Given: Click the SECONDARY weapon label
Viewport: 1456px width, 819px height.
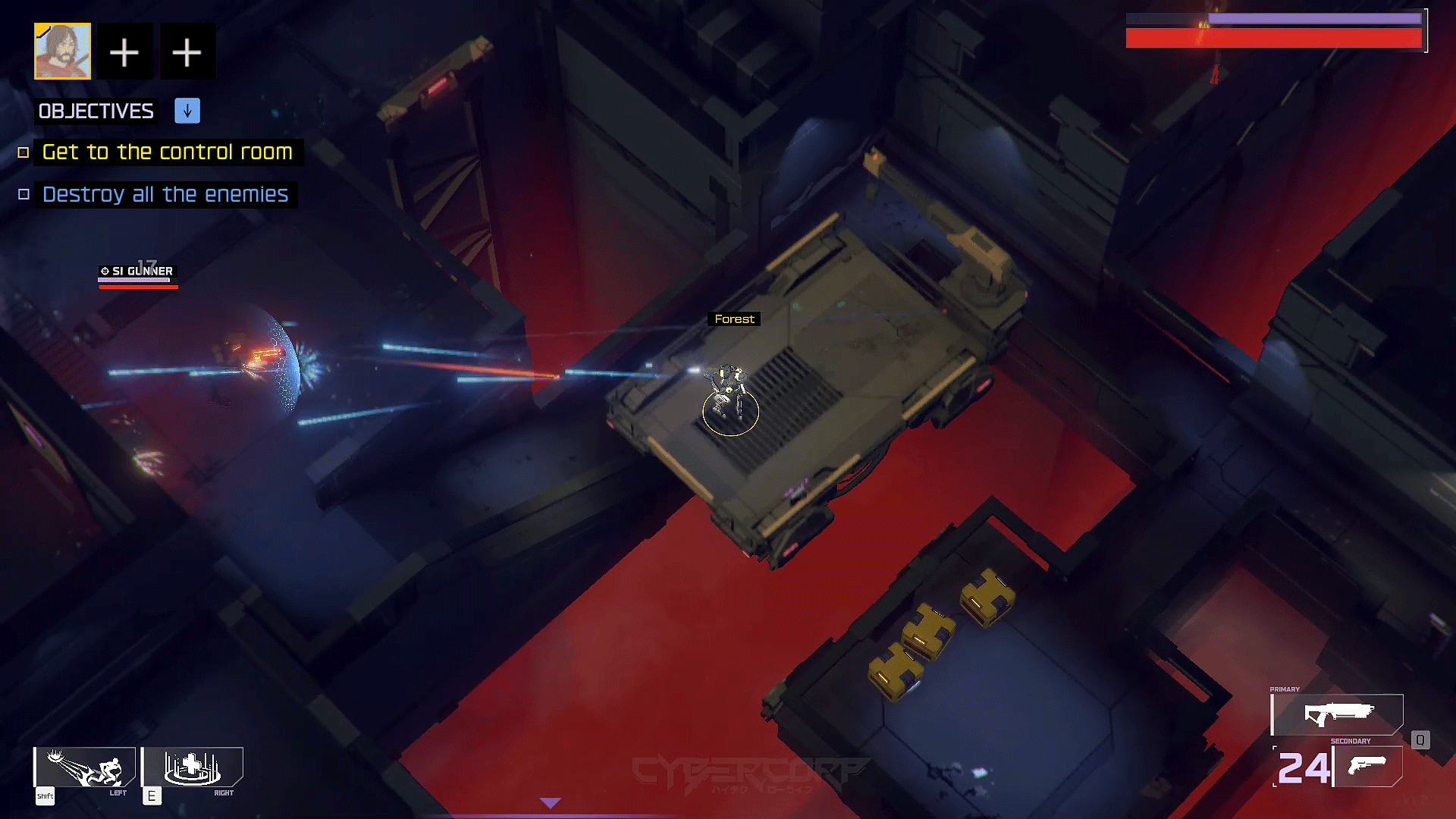Looking at the screenshot, I should 1351,741.
